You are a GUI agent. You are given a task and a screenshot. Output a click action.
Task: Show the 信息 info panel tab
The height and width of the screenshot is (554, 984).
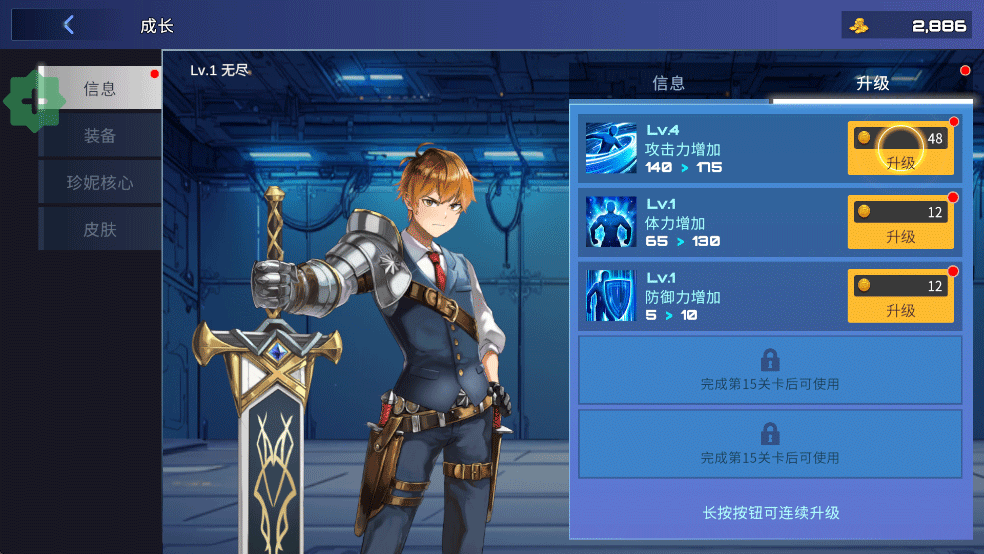669,83
